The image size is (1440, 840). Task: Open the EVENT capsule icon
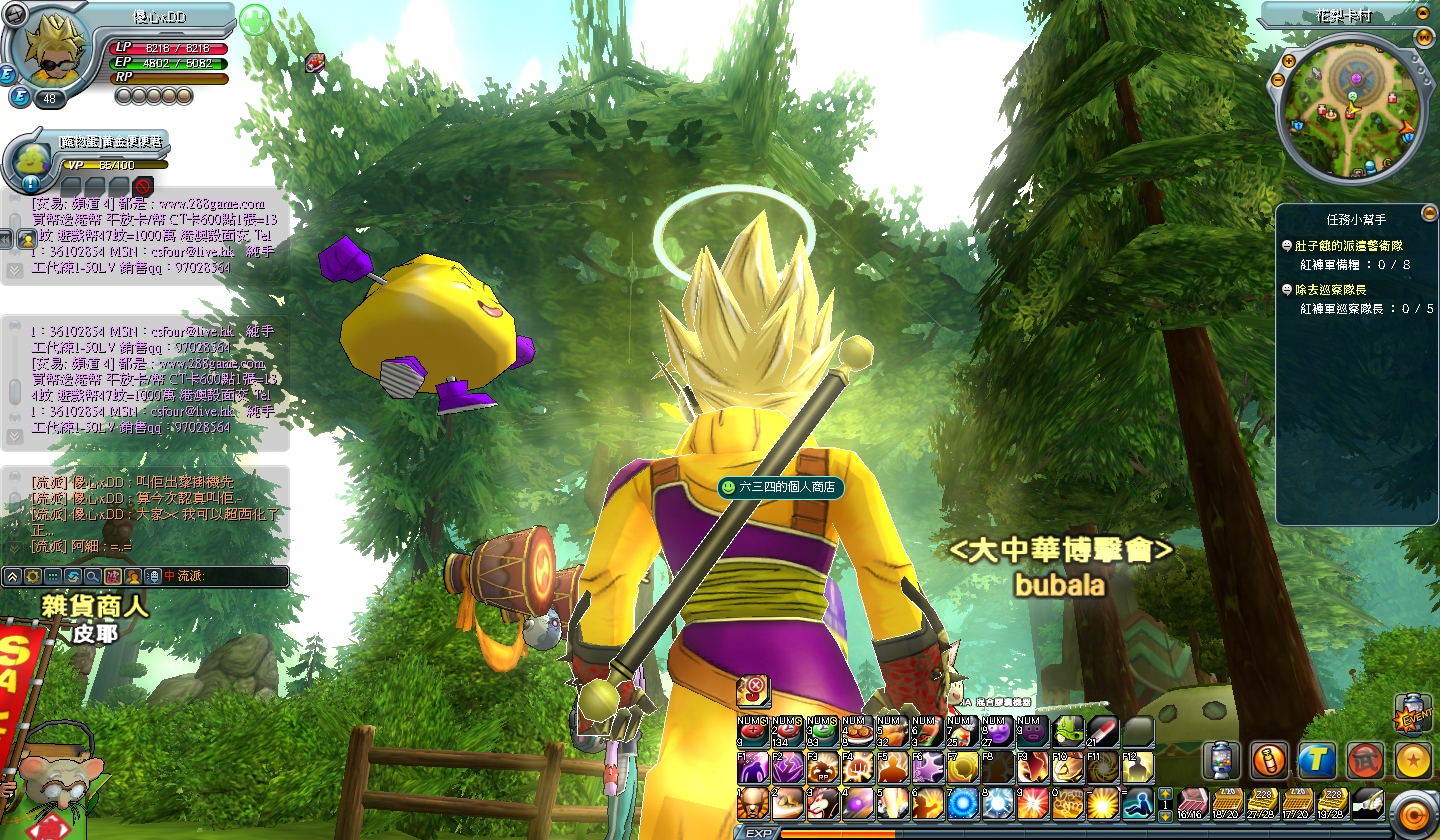(1412, 713)
